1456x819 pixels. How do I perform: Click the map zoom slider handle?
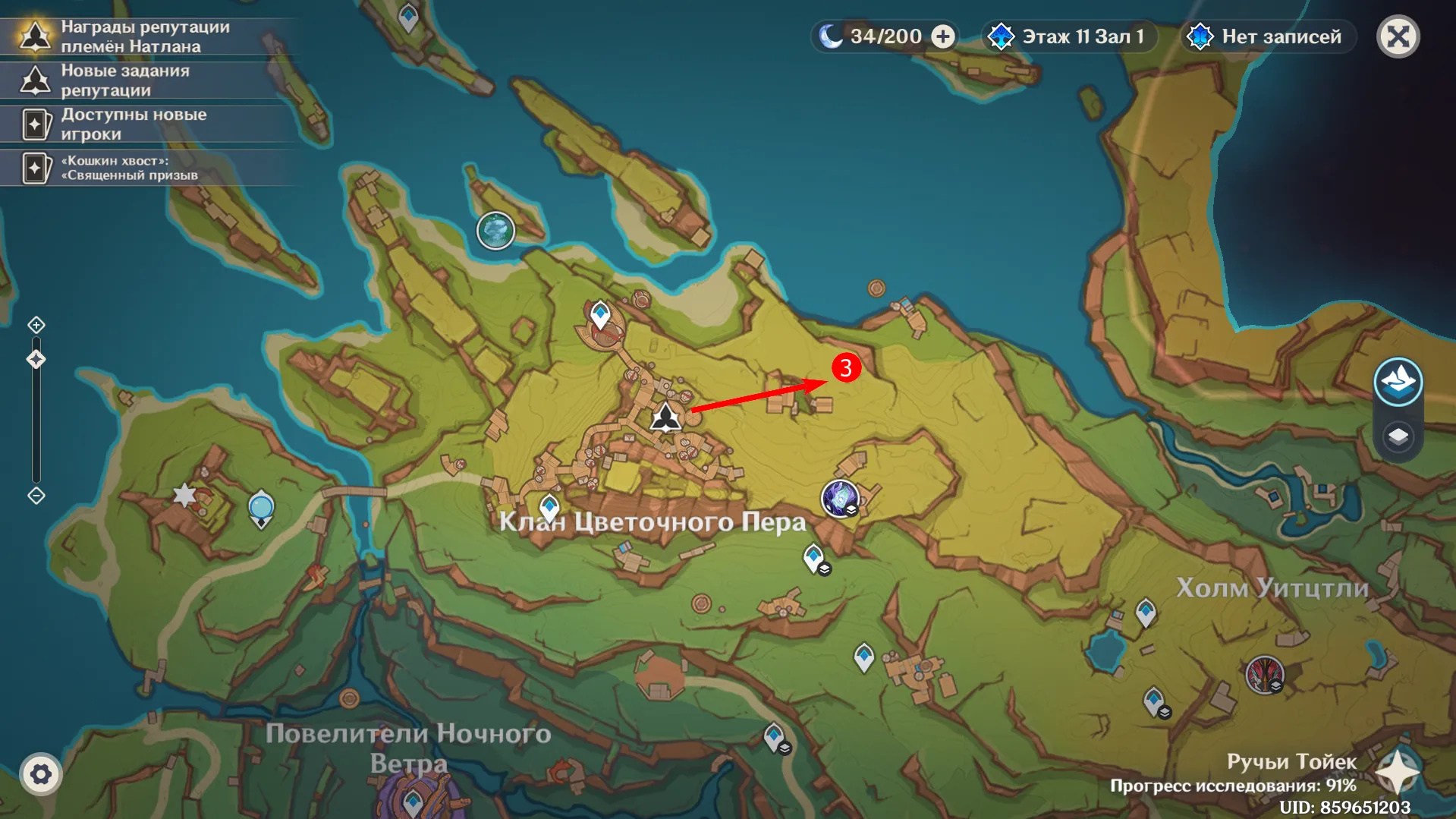[x=36, y=359]
